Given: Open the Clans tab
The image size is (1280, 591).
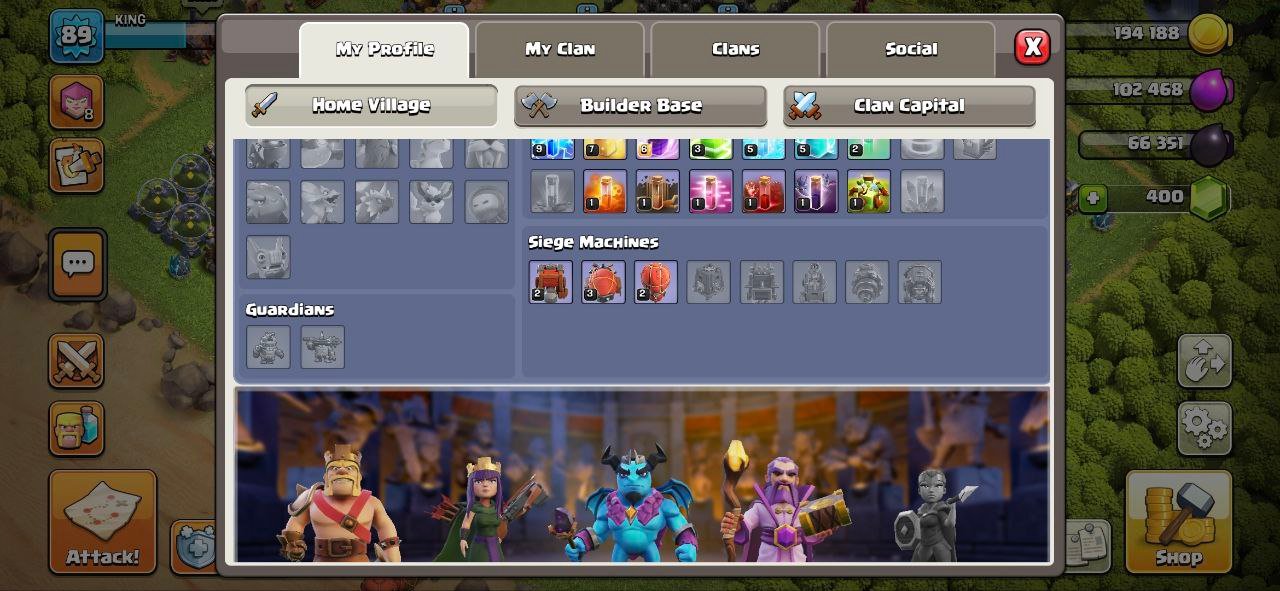Looking at the screenshot, I should [x=735, y=49].
